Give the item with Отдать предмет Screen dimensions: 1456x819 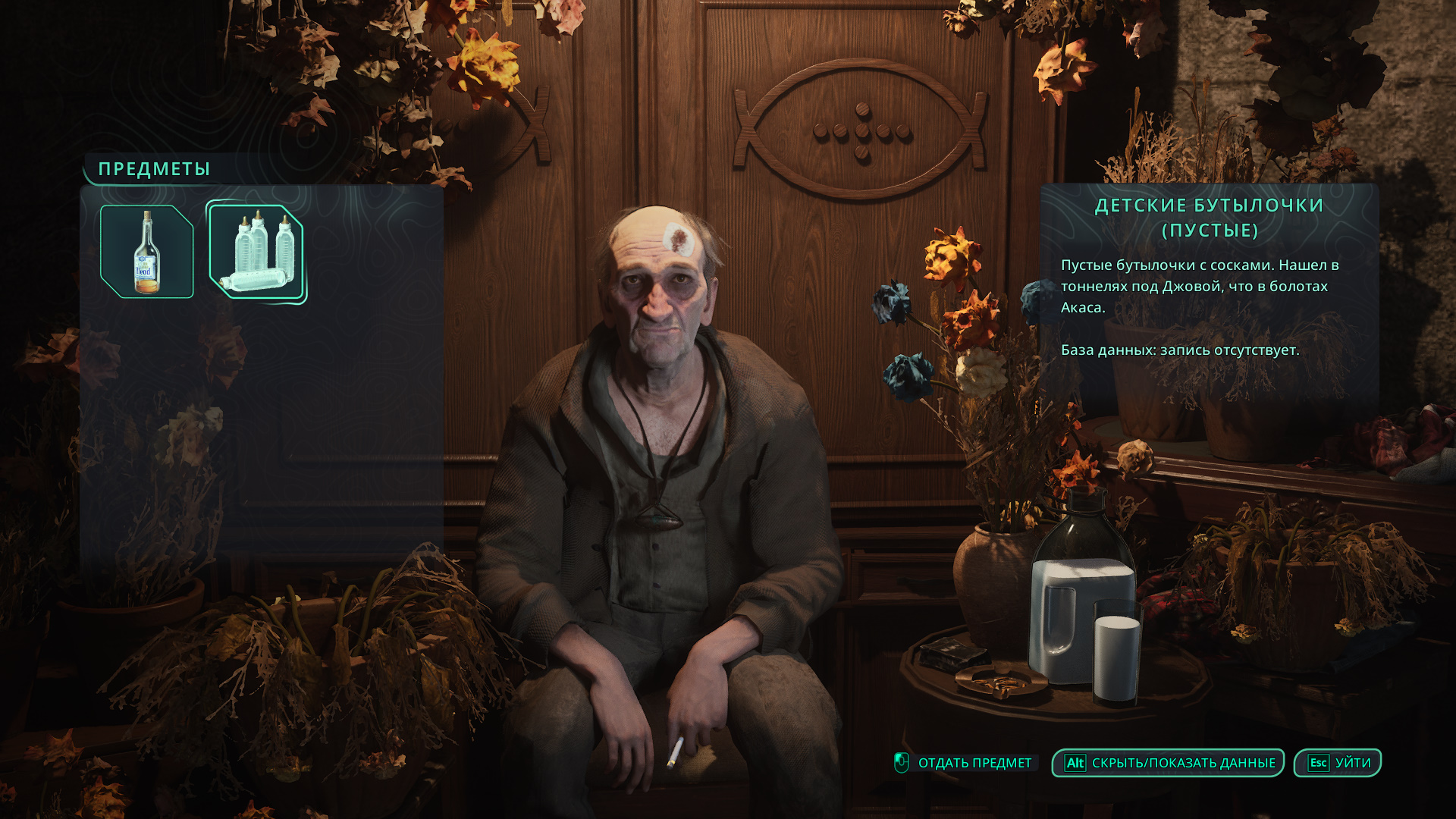965,763
